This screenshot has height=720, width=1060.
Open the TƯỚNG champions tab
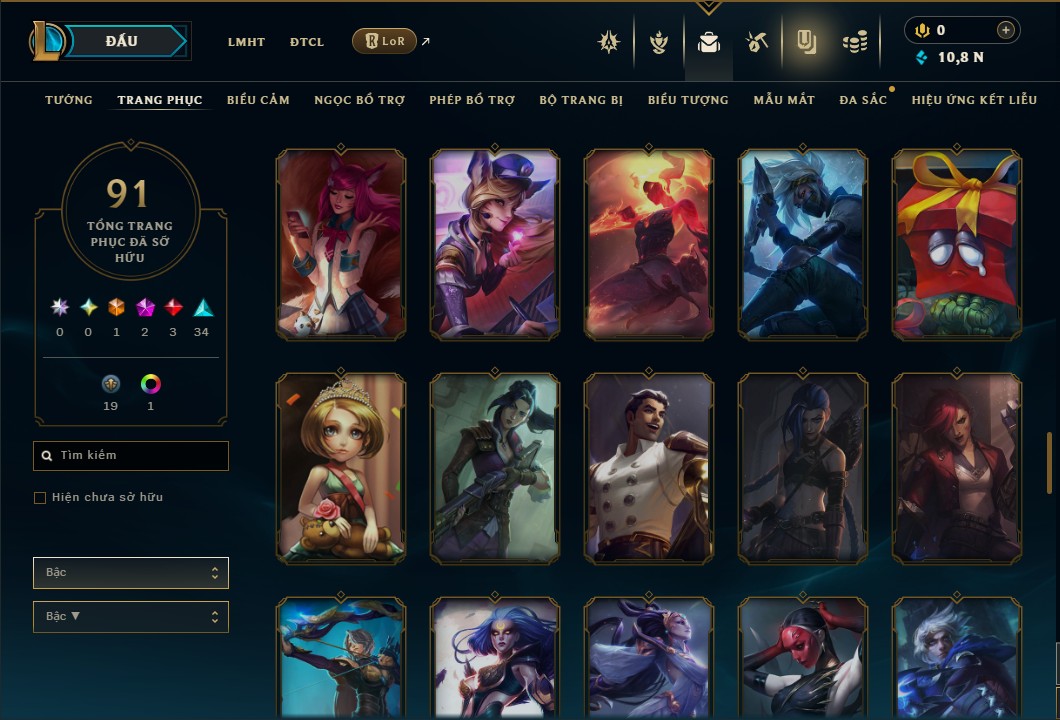[69, 100]
